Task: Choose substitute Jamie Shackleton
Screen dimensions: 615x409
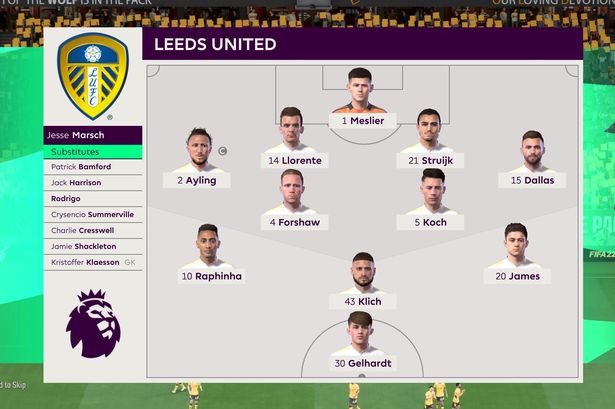Action: pyautogui.click(x=92, y=246)
